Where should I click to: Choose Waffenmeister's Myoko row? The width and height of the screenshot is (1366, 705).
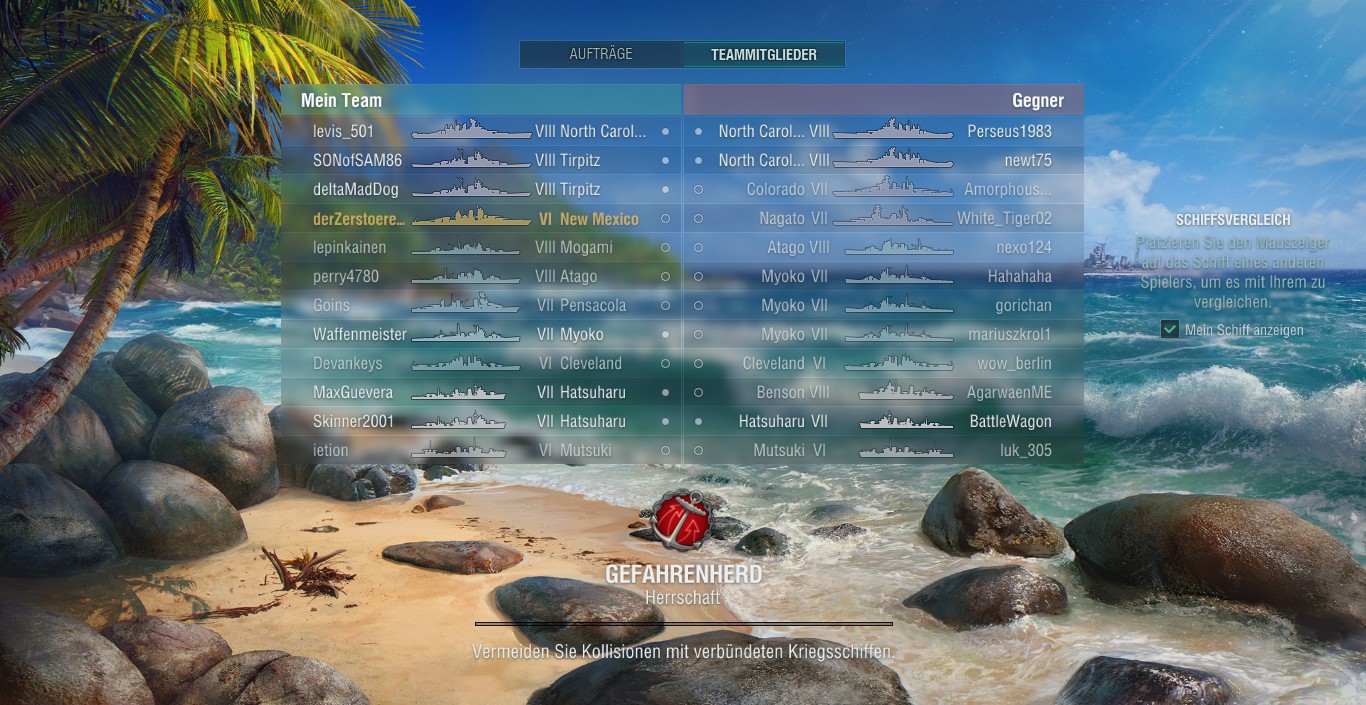pos(480,334)
